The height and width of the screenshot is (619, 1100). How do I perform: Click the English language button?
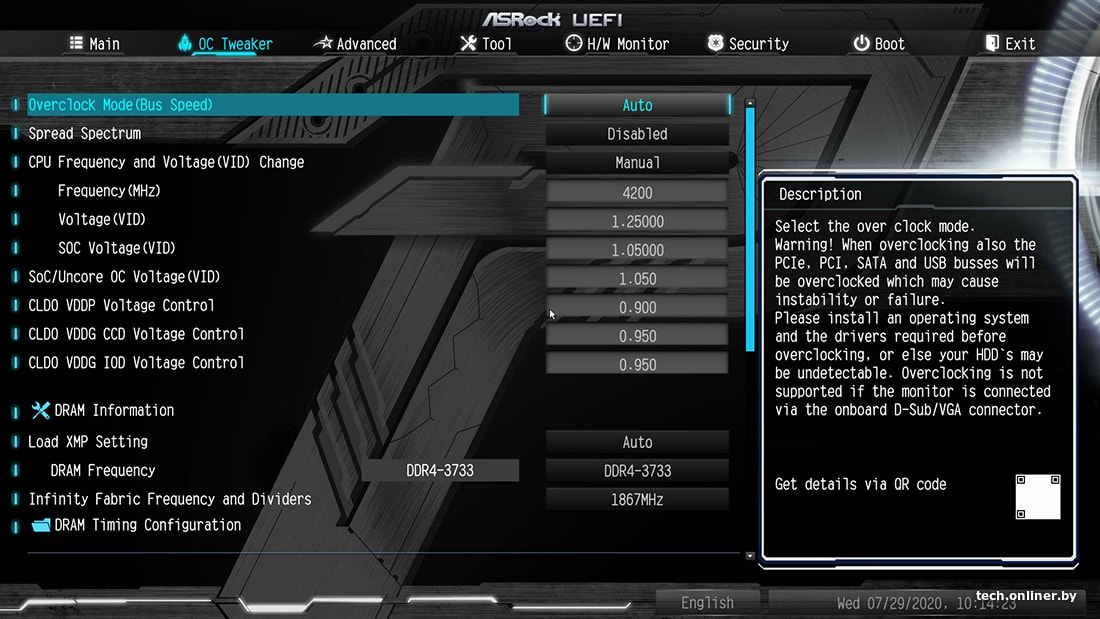[707, 602]
